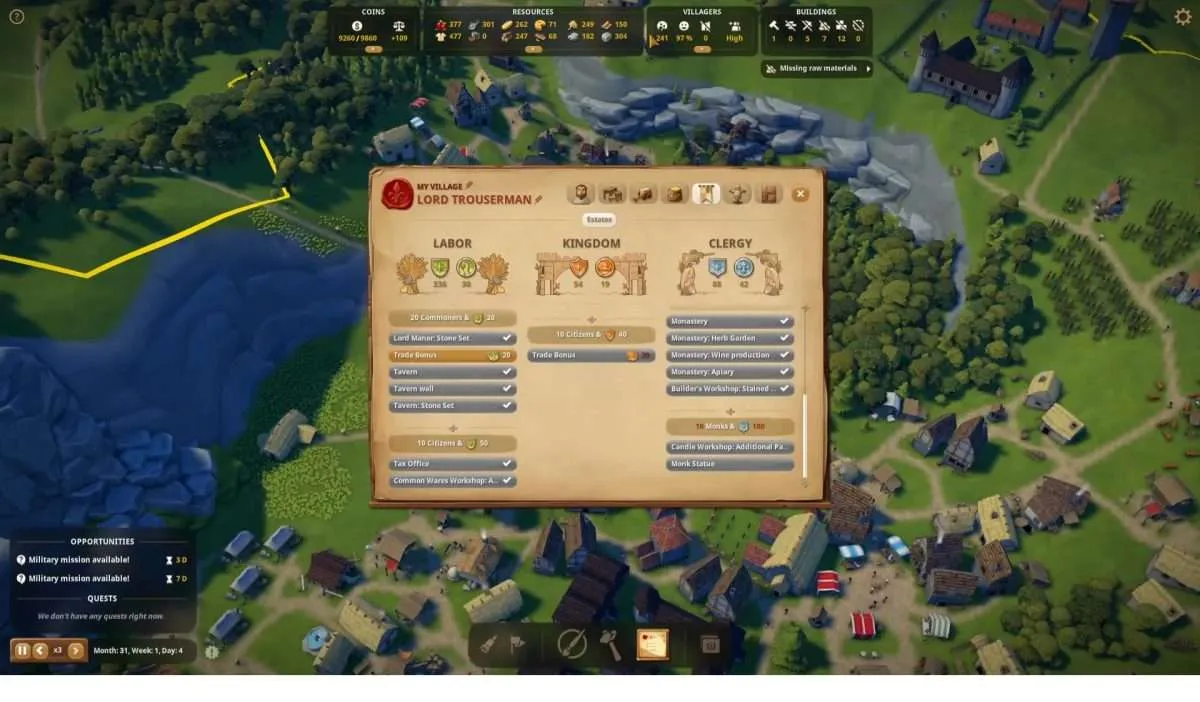Close the village estates panel

[x=800, y=194]
